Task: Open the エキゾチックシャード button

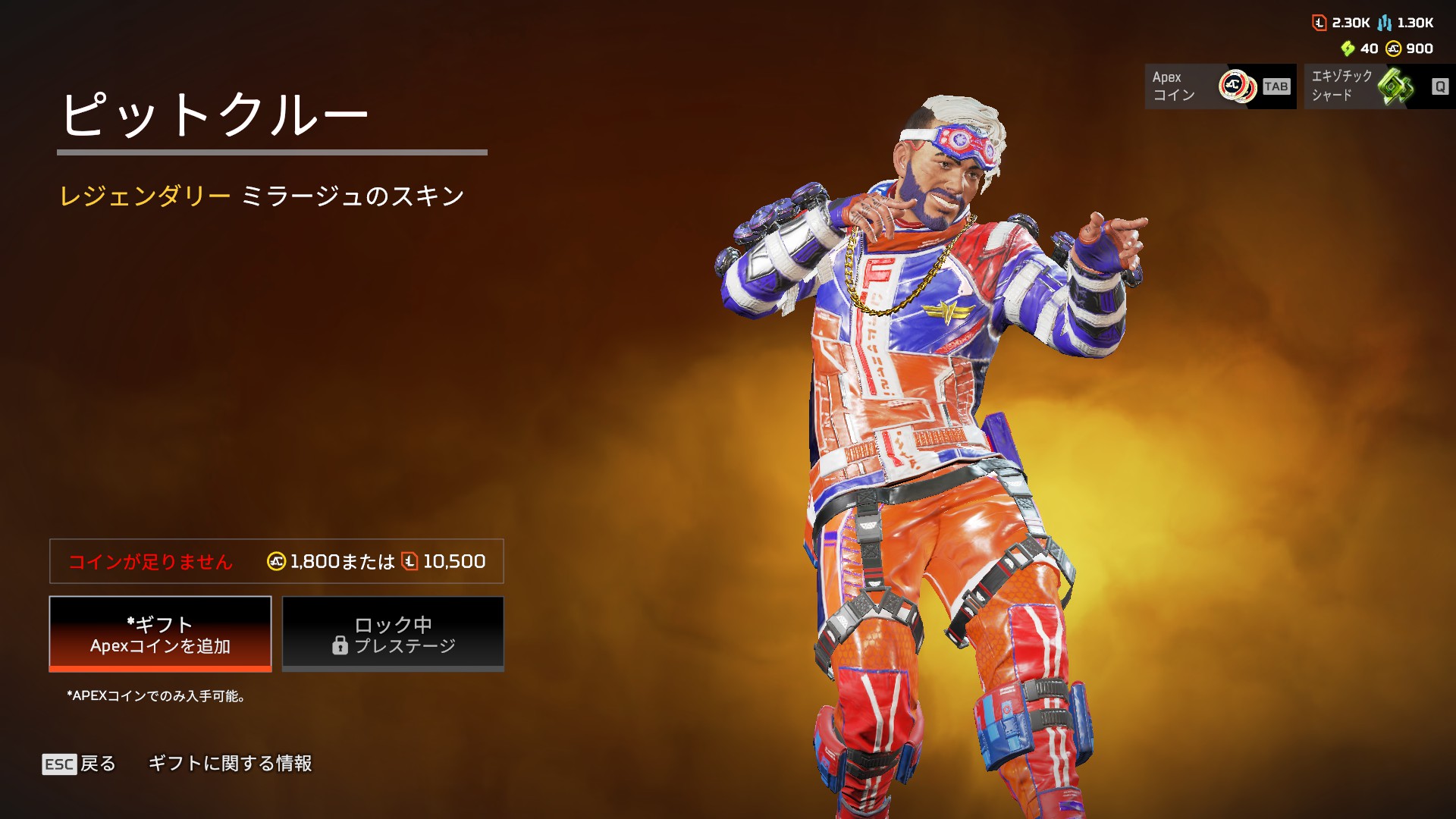Action: coord(1379,86)
